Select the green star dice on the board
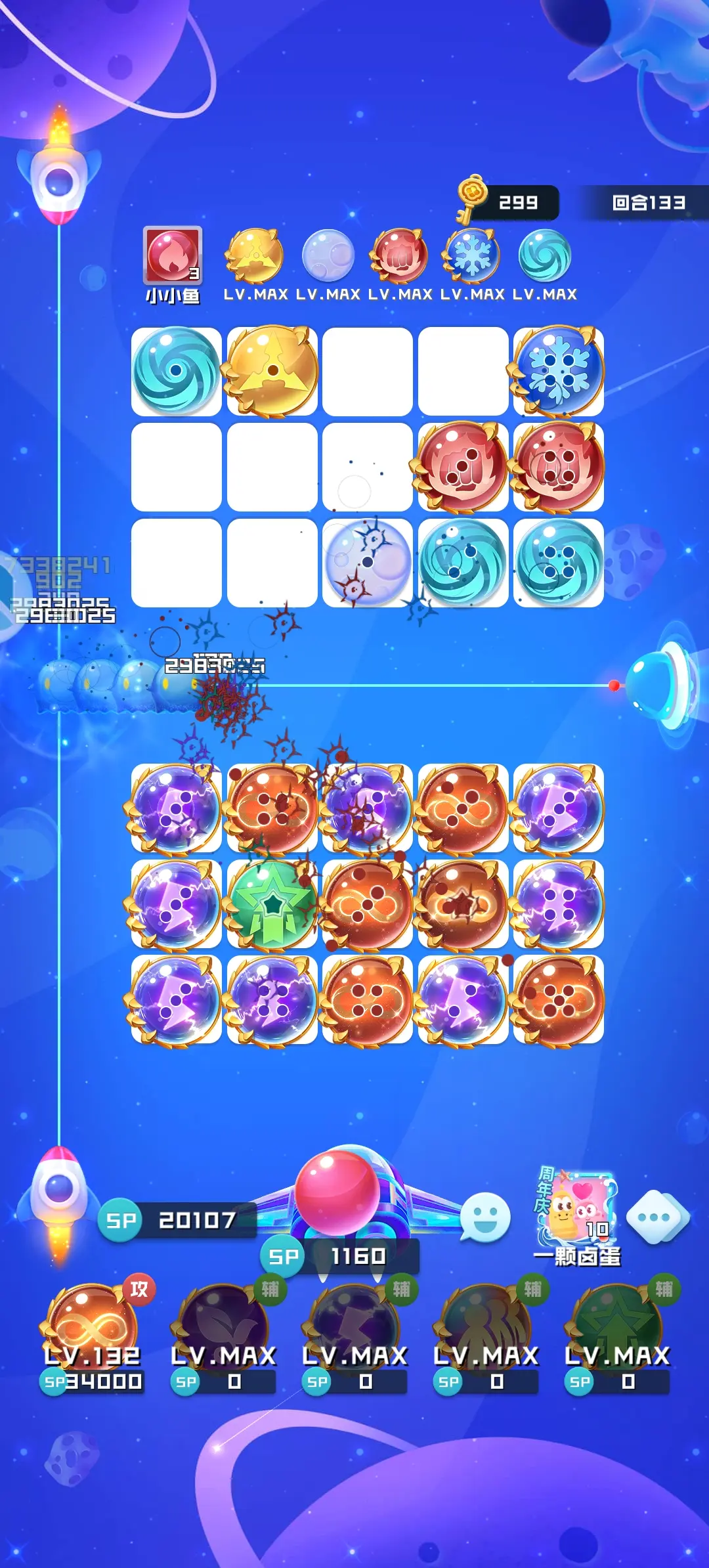 pyautogui.click(x=272, y=904)
